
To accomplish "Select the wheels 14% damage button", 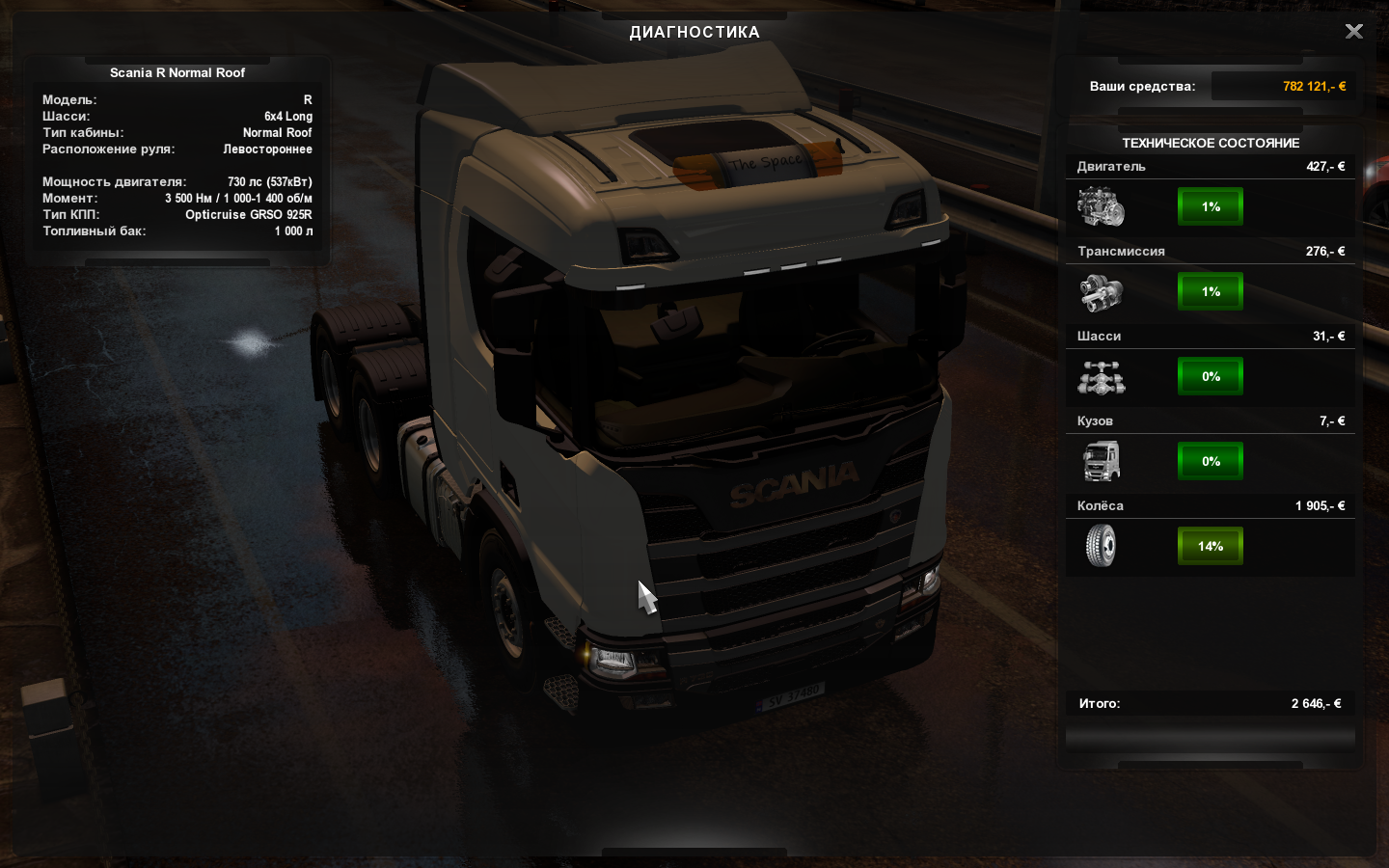I will pyautogui.click(x=1211, y=546).
